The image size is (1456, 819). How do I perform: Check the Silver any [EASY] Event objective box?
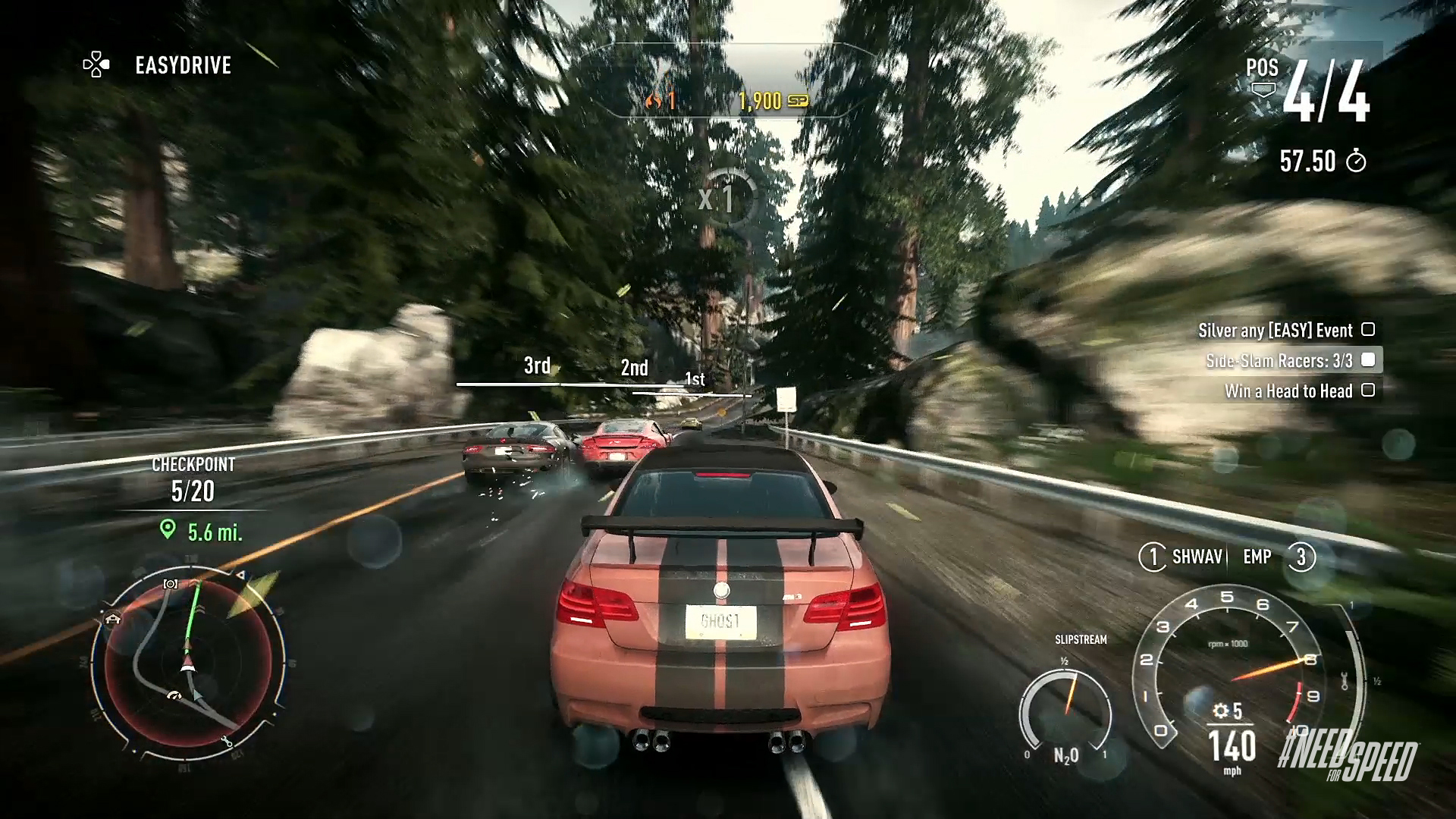coord(1369,330)
